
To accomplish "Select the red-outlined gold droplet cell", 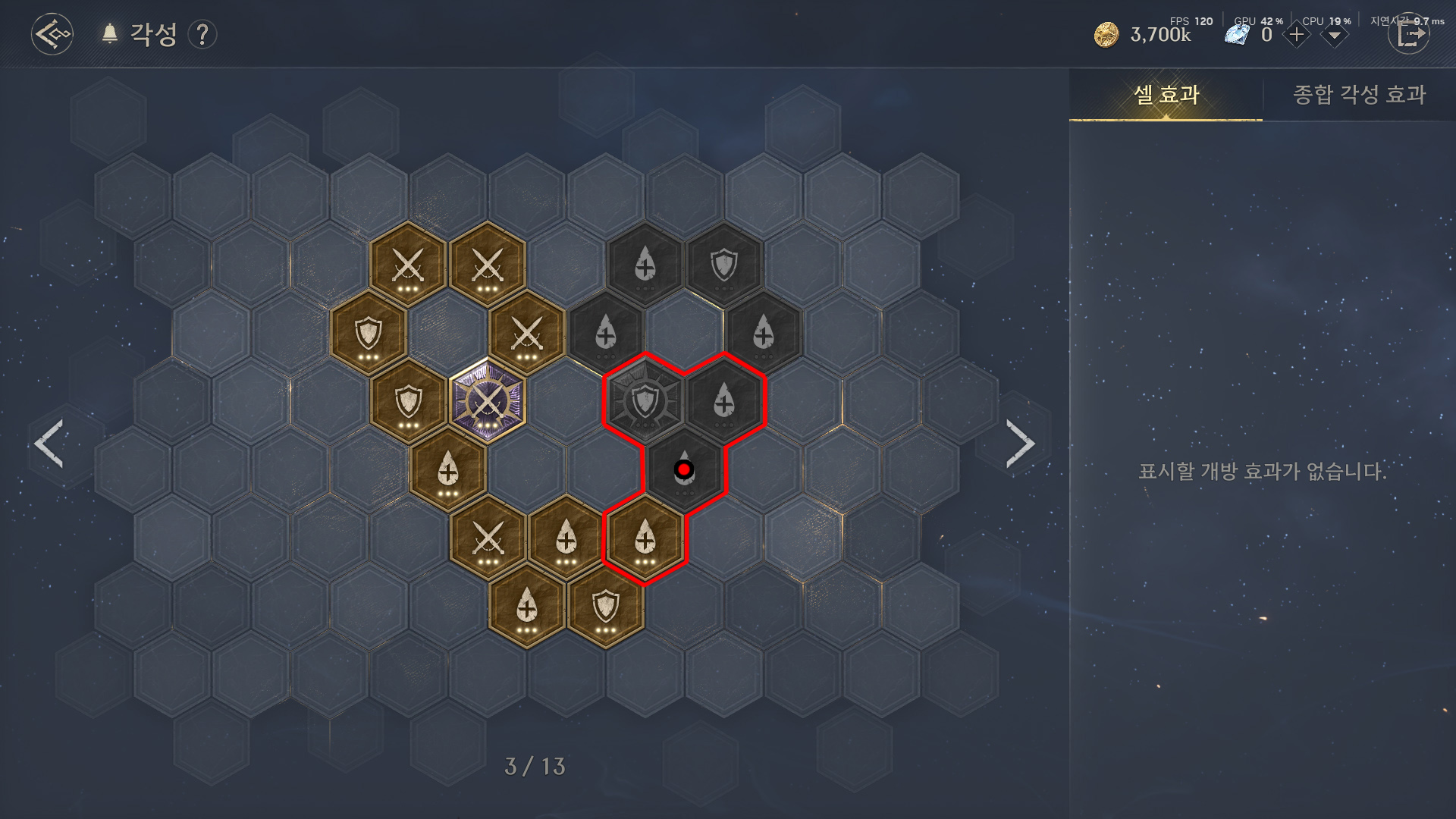I will point(645,539).
